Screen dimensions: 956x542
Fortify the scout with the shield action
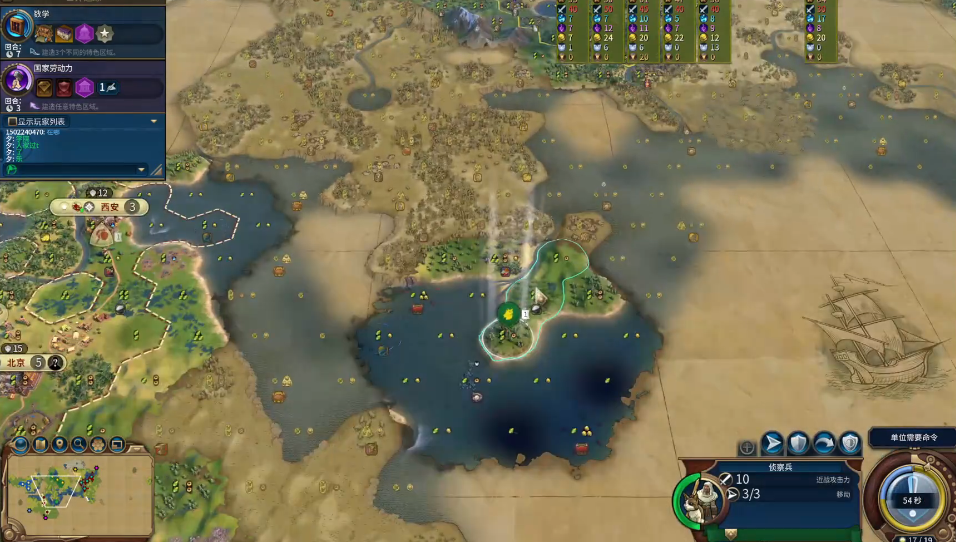click(x=799, y=443)
